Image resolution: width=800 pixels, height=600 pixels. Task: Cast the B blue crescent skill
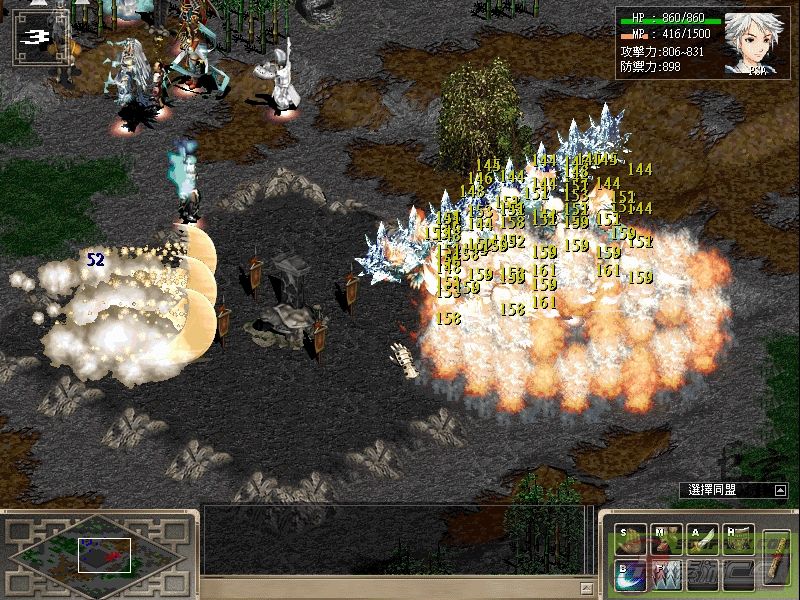[x=632, y=575]
